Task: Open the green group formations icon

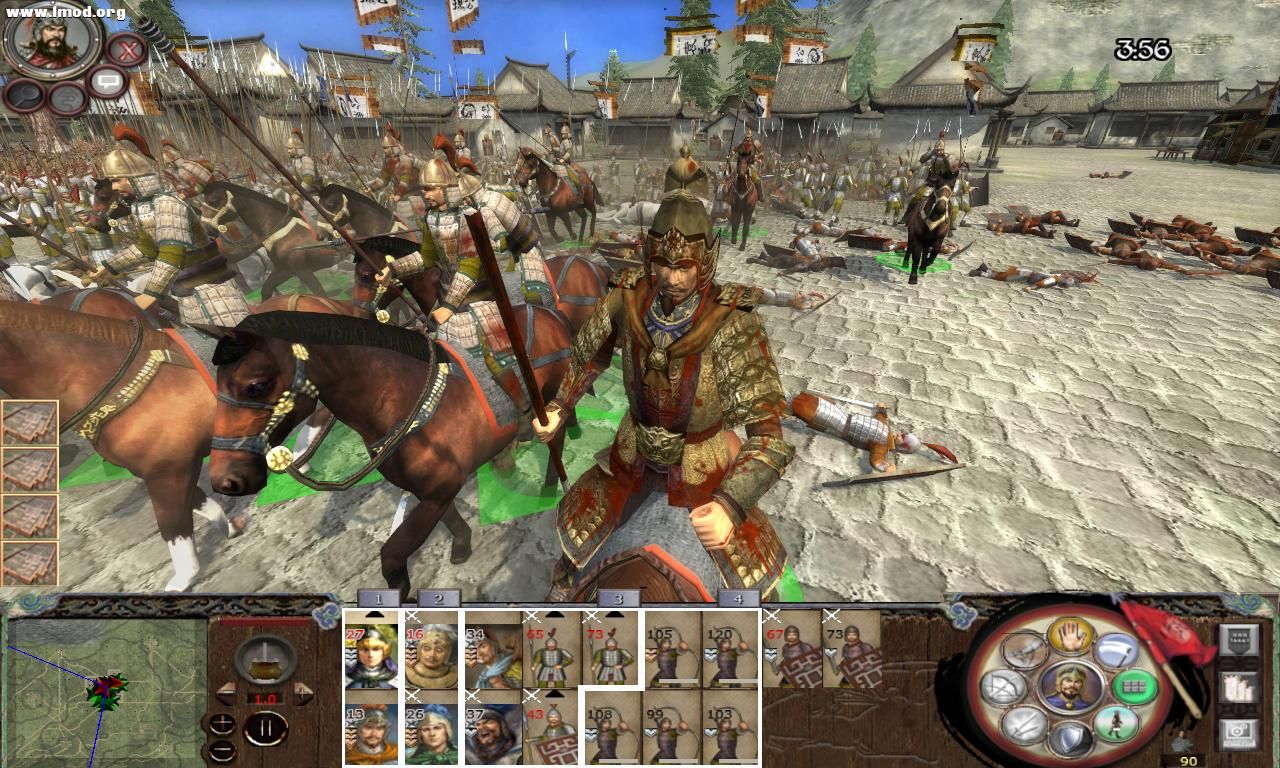Action: point(1133,686)
